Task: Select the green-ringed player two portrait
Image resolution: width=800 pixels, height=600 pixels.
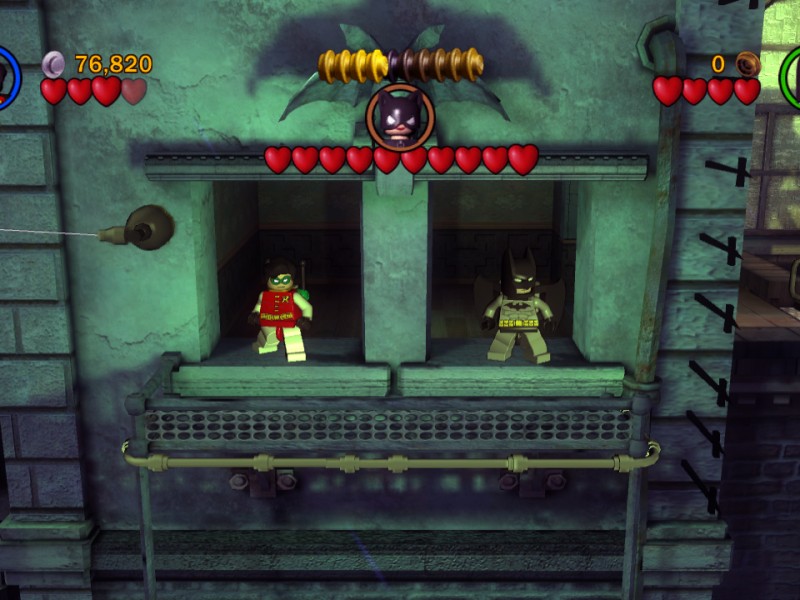Action: 793,76
